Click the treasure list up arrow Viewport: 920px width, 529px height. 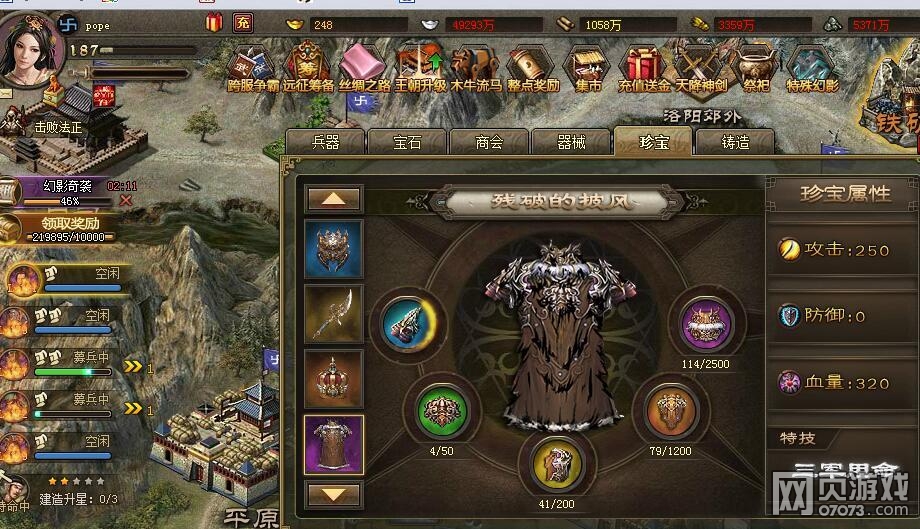333,199
